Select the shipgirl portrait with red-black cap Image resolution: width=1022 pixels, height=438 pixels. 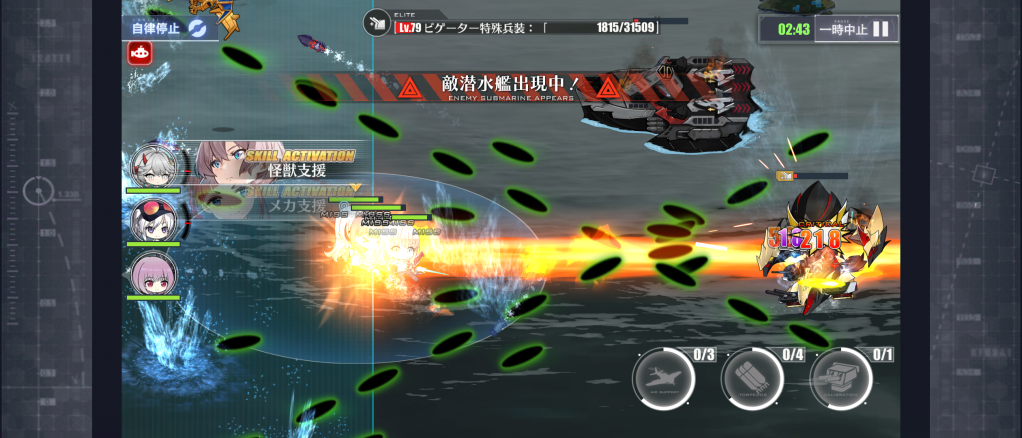pos(154,218)
